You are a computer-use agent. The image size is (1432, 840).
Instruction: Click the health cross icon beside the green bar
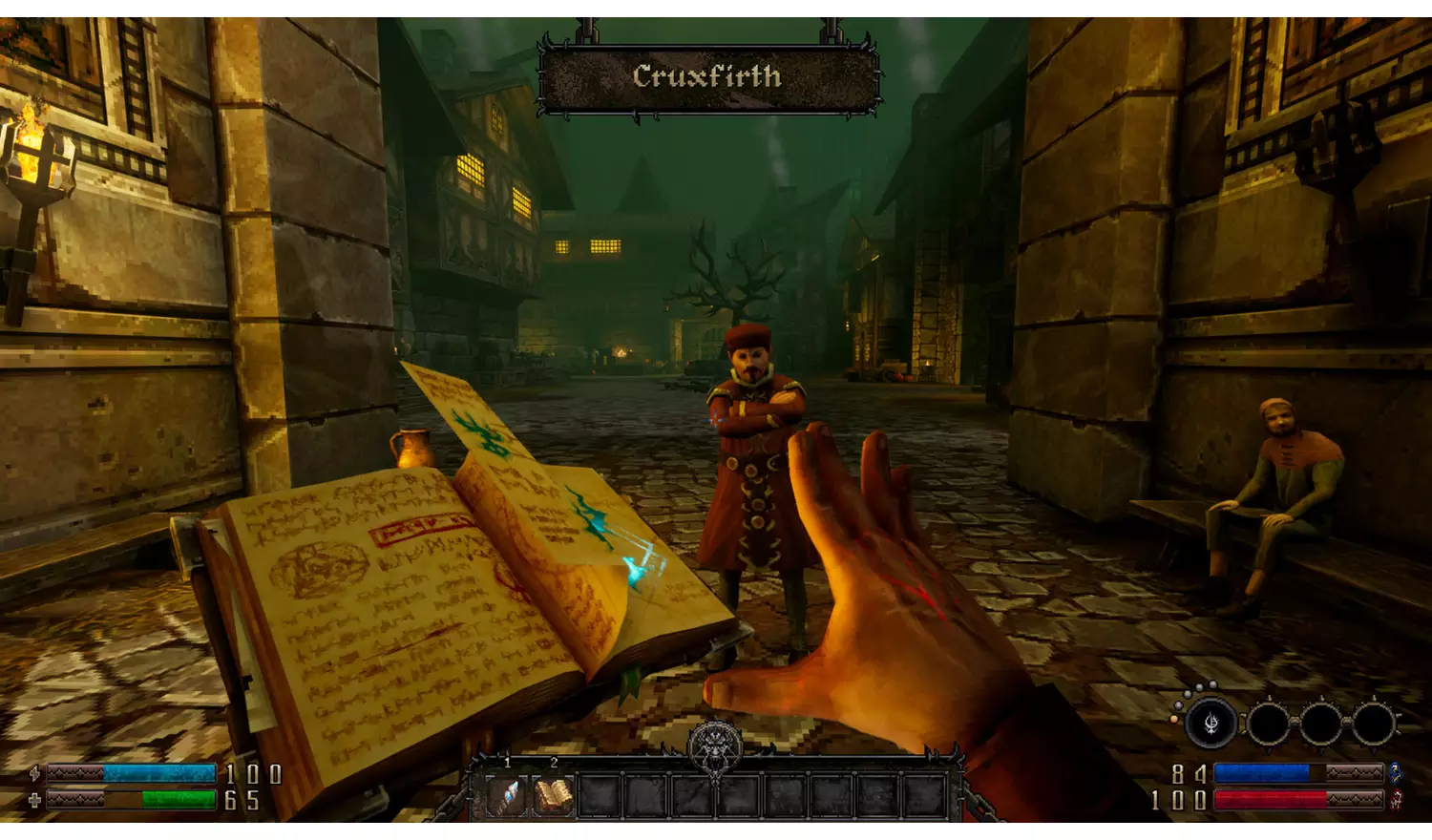[35, 802]
